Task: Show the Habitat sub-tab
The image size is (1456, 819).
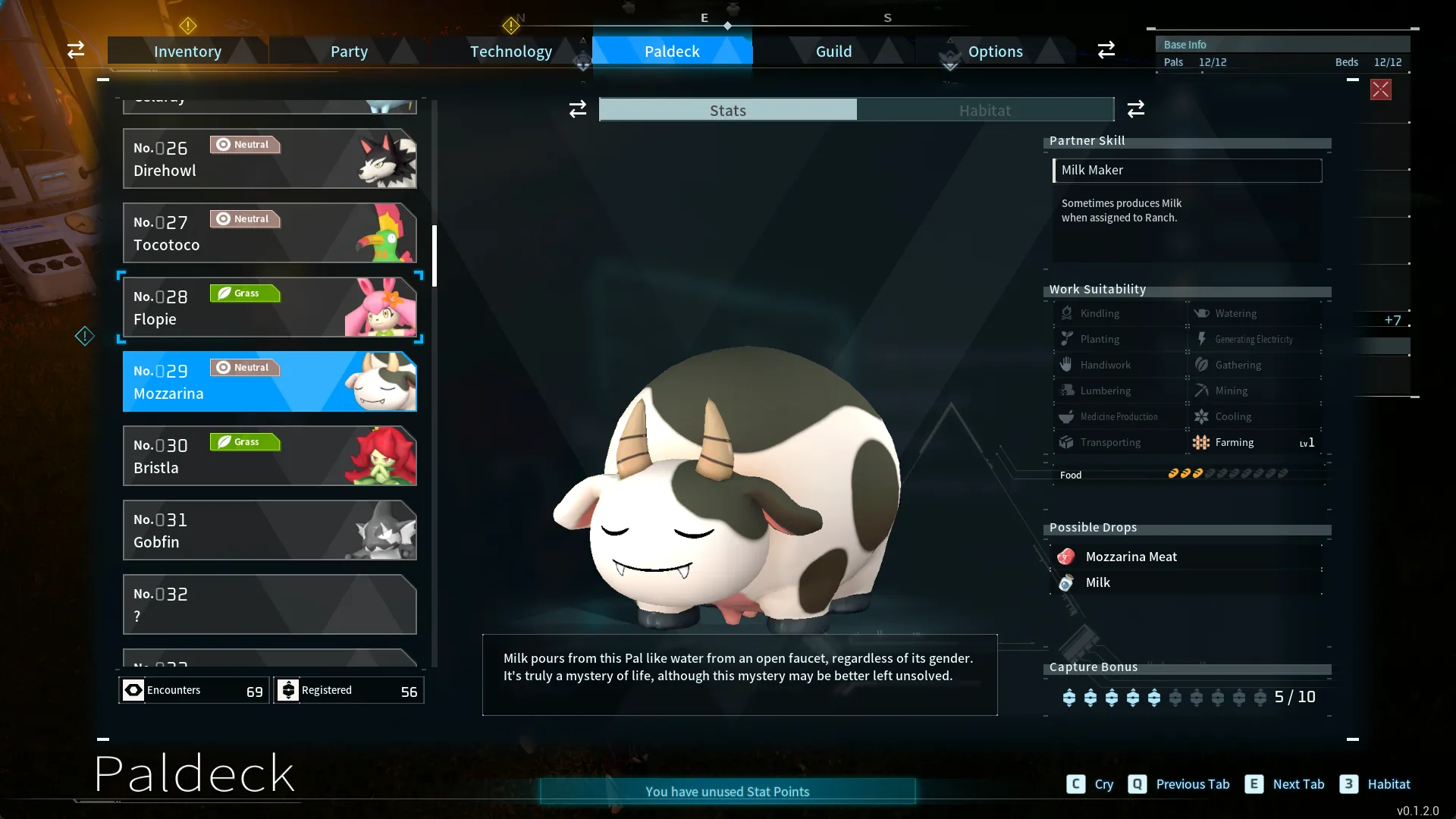Action: coord(984,111)
